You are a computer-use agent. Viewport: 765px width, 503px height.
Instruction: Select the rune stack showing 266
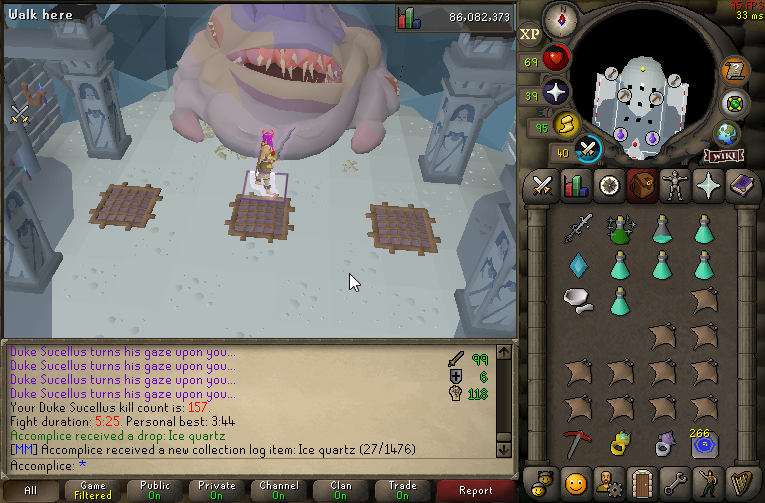(x=705, y=442)
